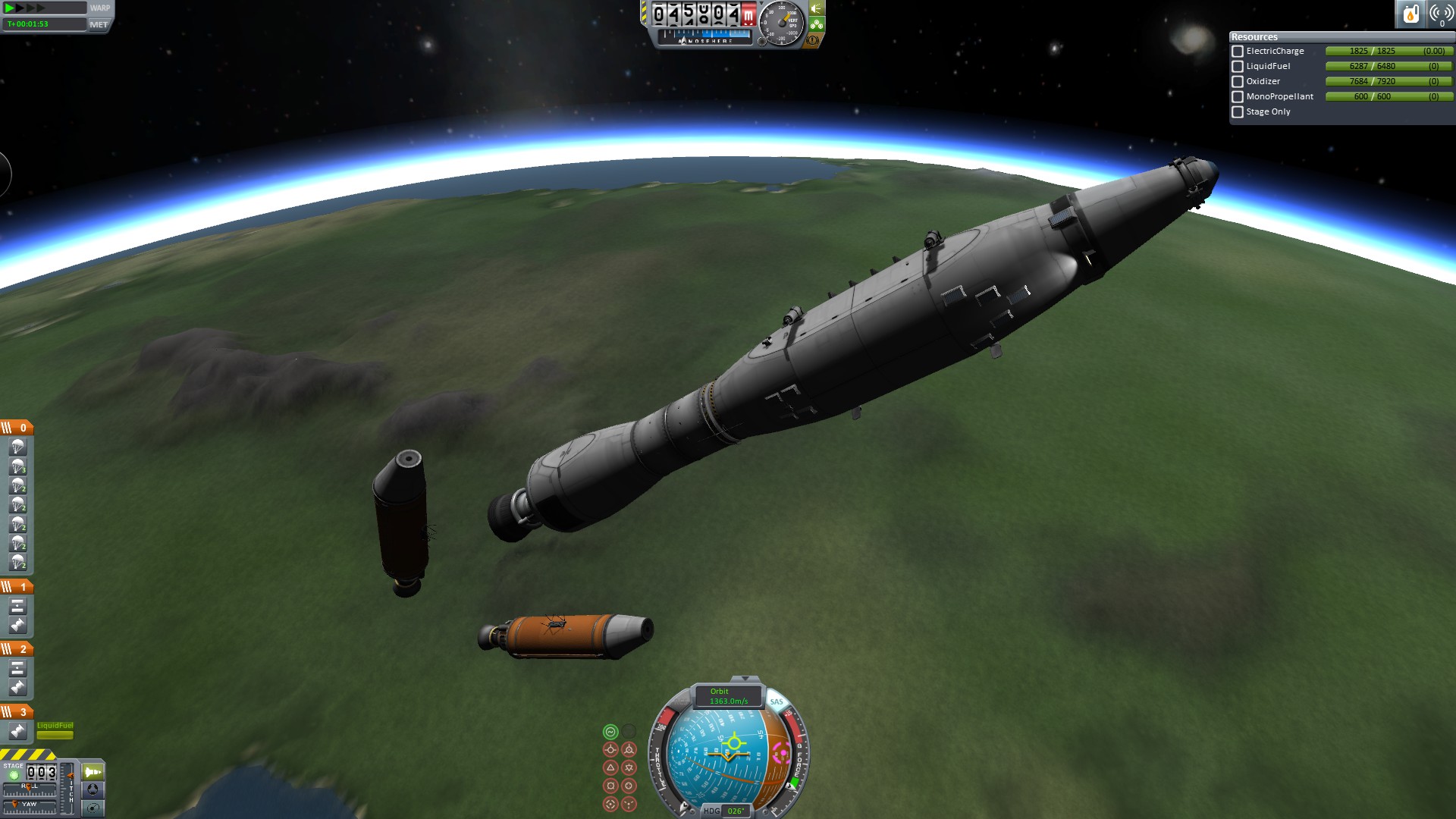Viewport: 1456px width, 819px height.
Task: Select the prograde SAS hold mode
Action: tap(610, 750)
